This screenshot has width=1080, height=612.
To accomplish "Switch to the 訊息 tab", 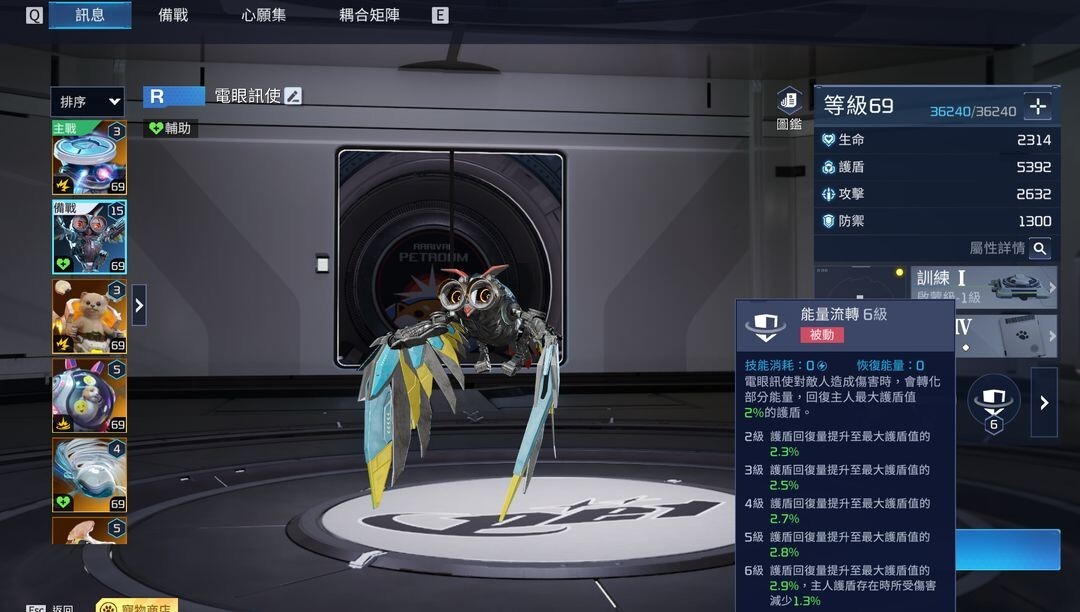I will [x=90, y=15].
